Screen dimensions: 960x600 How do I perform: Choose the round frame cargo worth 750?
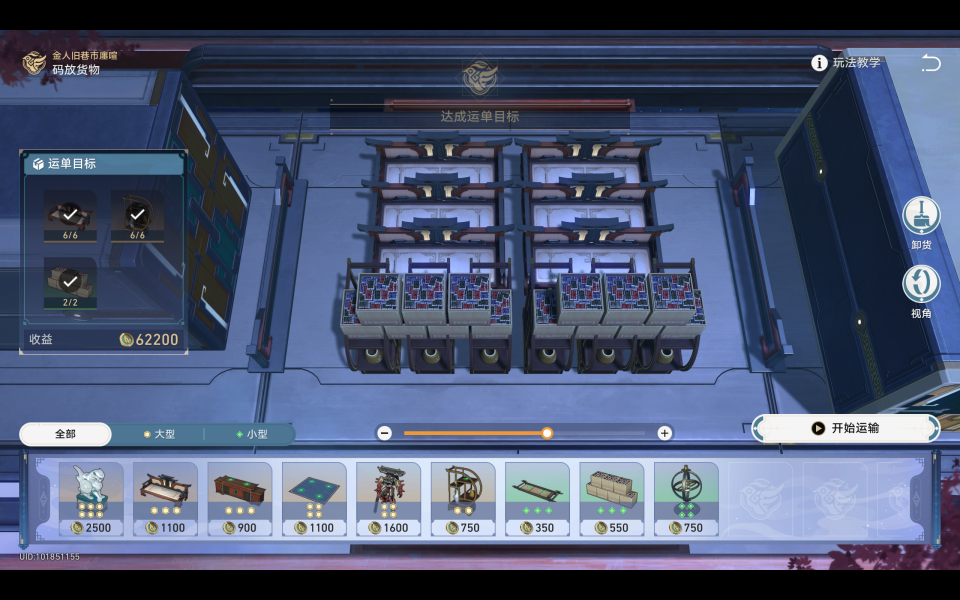pos(463,498)
